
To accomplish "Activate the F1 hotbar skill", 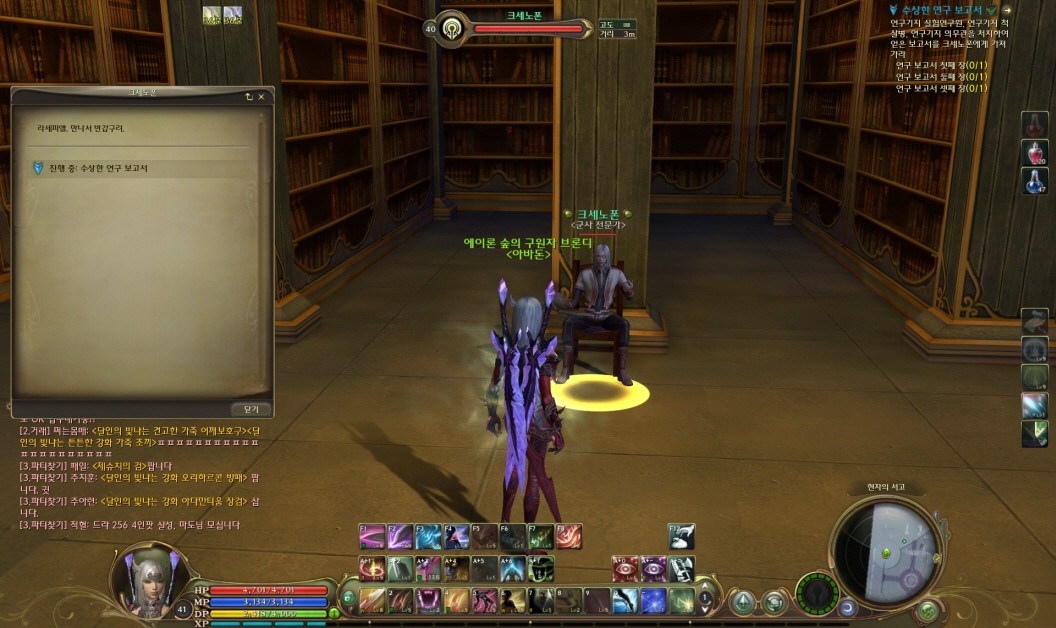I will pos(372,537).
